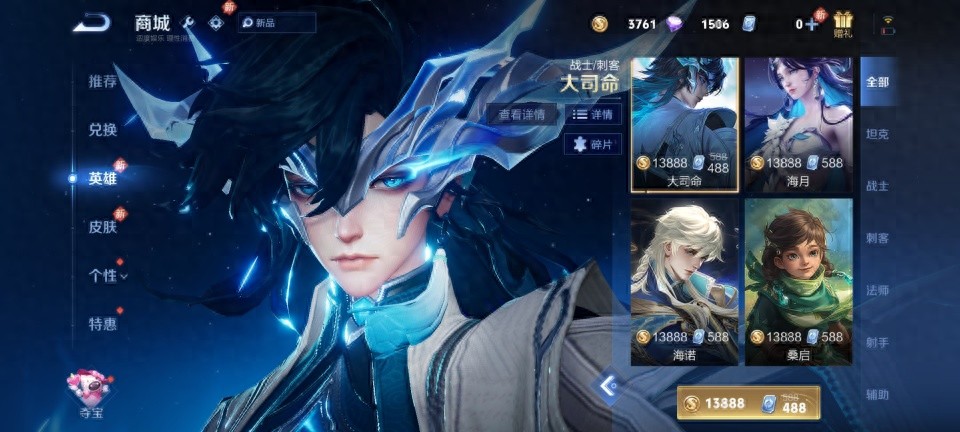Choose the 桑启 hero card
The height and width of the screenshot is (432, 960).
coord(797,281)
